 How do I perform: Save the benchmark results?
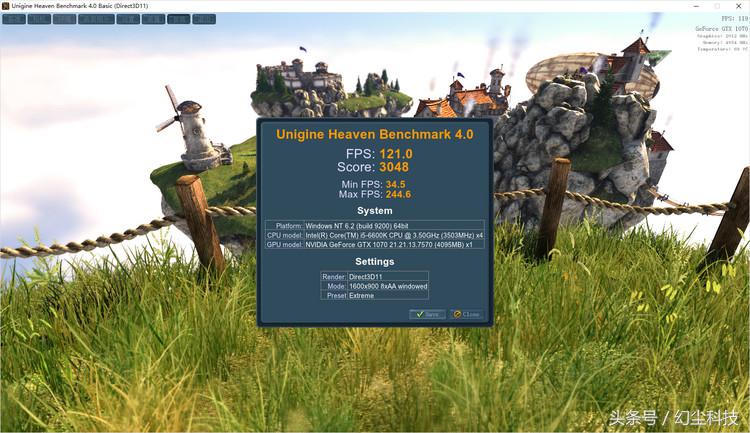[x=427, y=314]
